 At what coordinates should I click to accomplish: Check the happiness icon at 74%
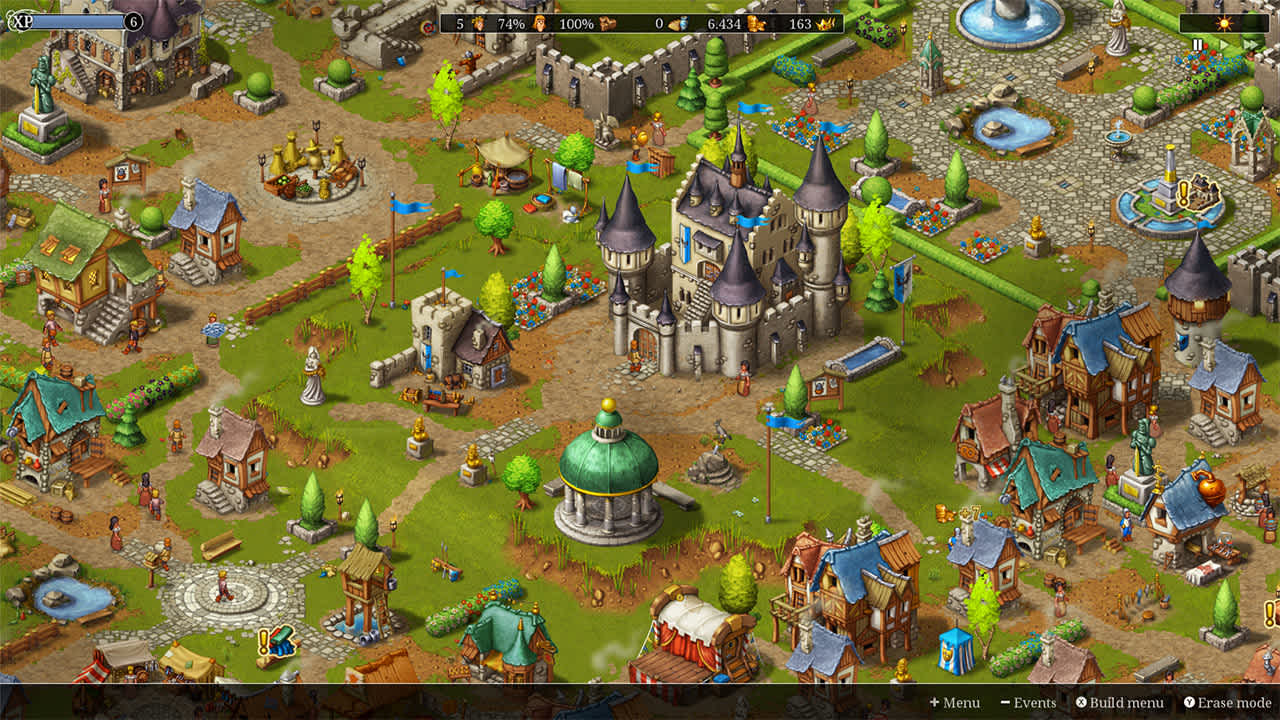tap(538, 23)
